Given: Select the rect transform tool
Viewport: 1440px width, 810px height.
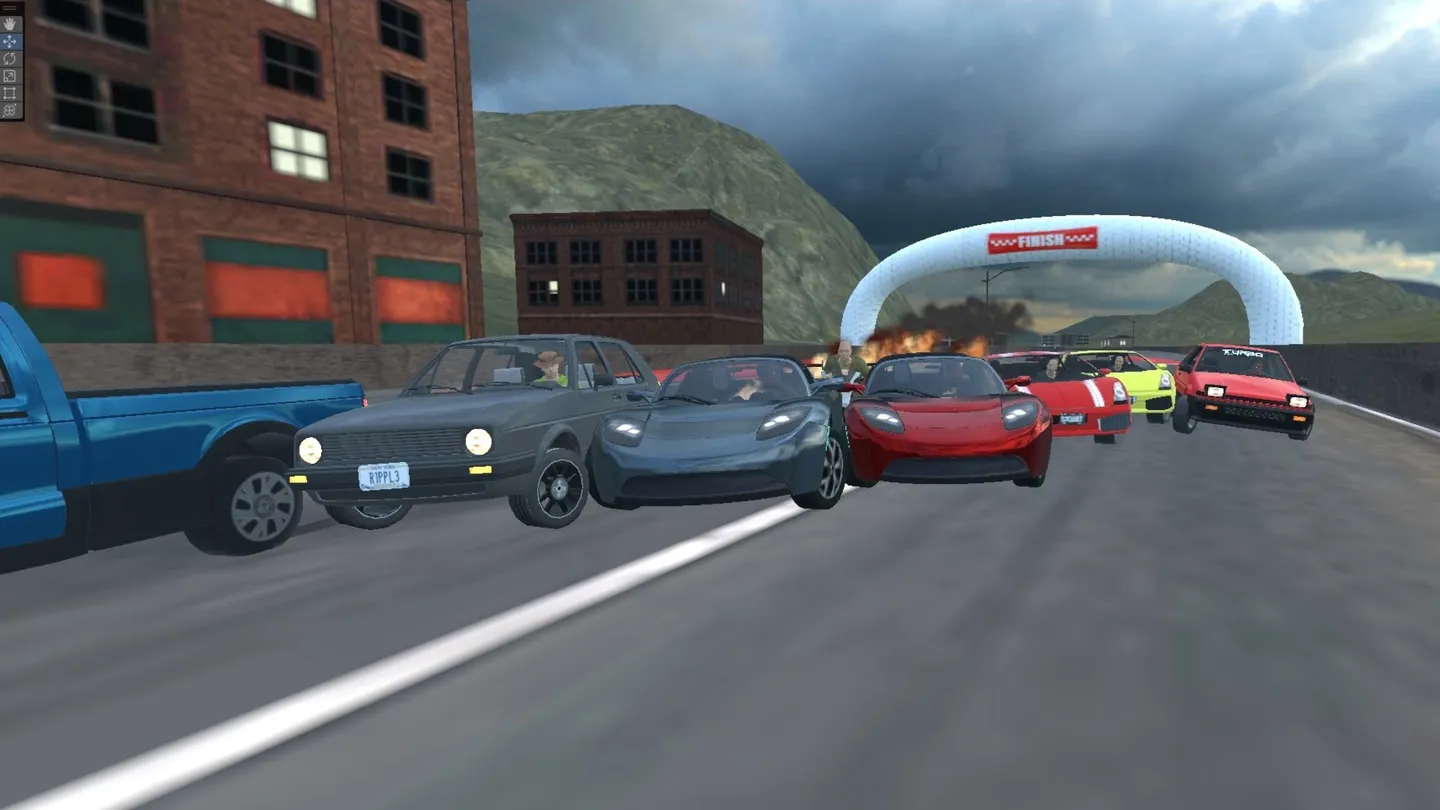Looking at the screenshot, I should pyautogui.click(x=10, y=92).
